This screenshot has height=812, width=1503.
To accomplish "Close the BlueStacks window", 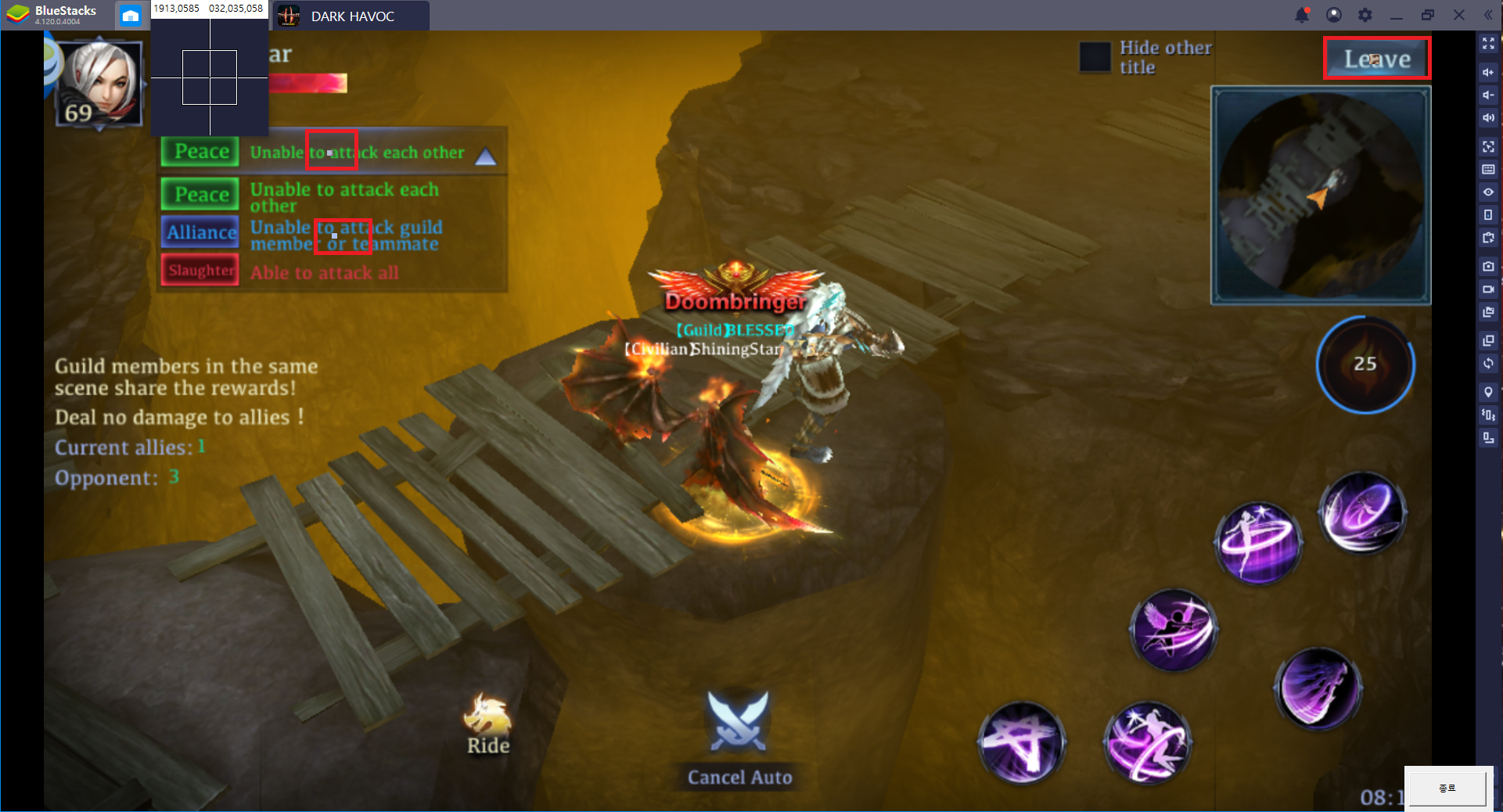I will (x=1459, y=15).
